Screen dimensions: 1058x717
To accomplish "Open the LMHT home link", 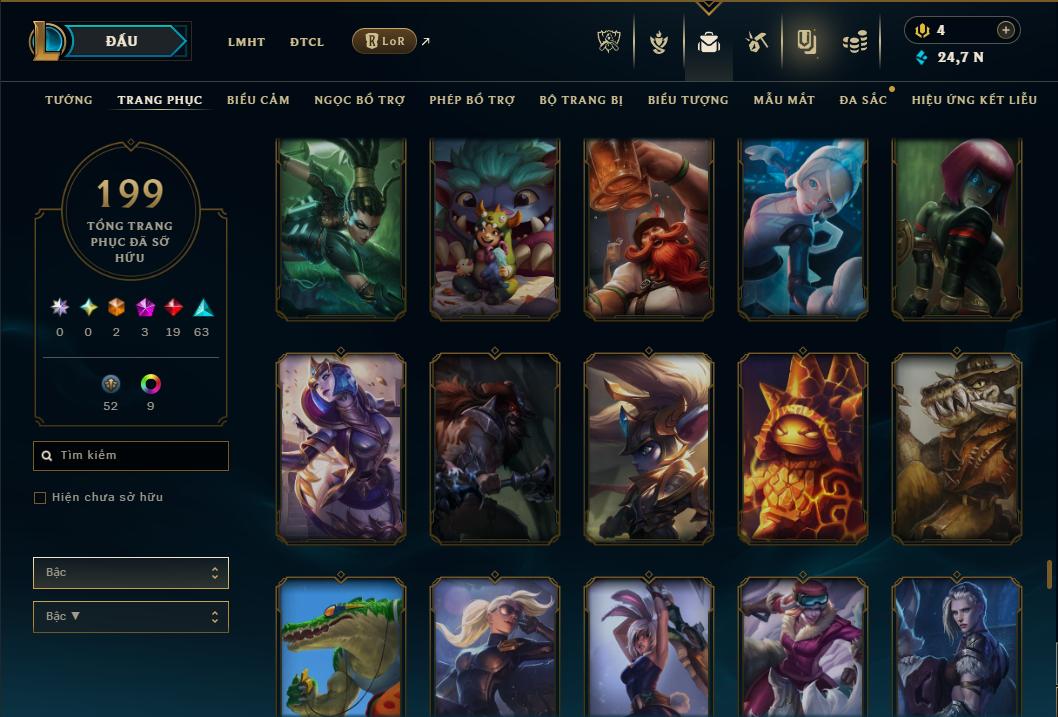I will click(246, 42).
